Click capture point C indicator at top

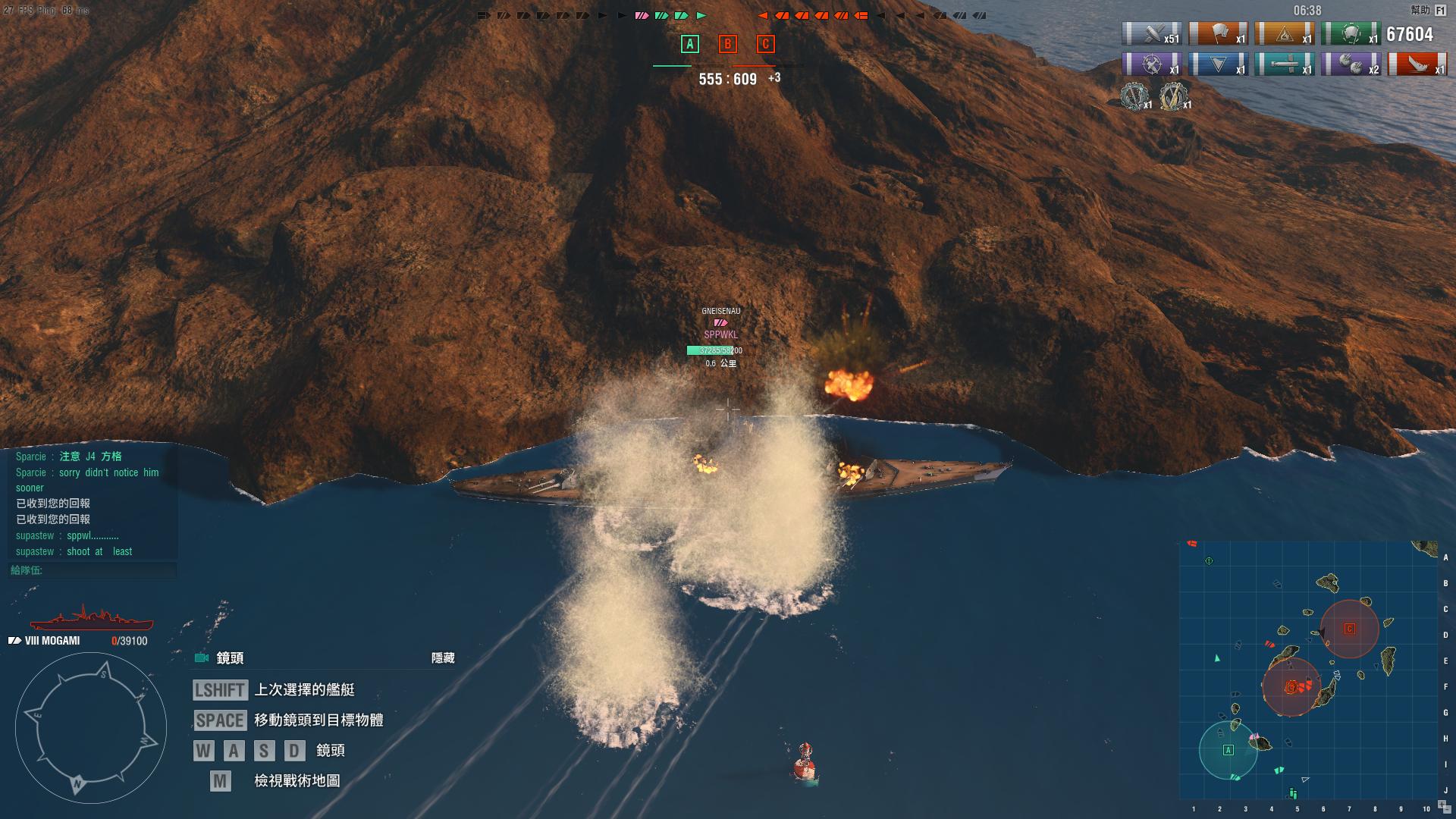(x=765, y=44)
